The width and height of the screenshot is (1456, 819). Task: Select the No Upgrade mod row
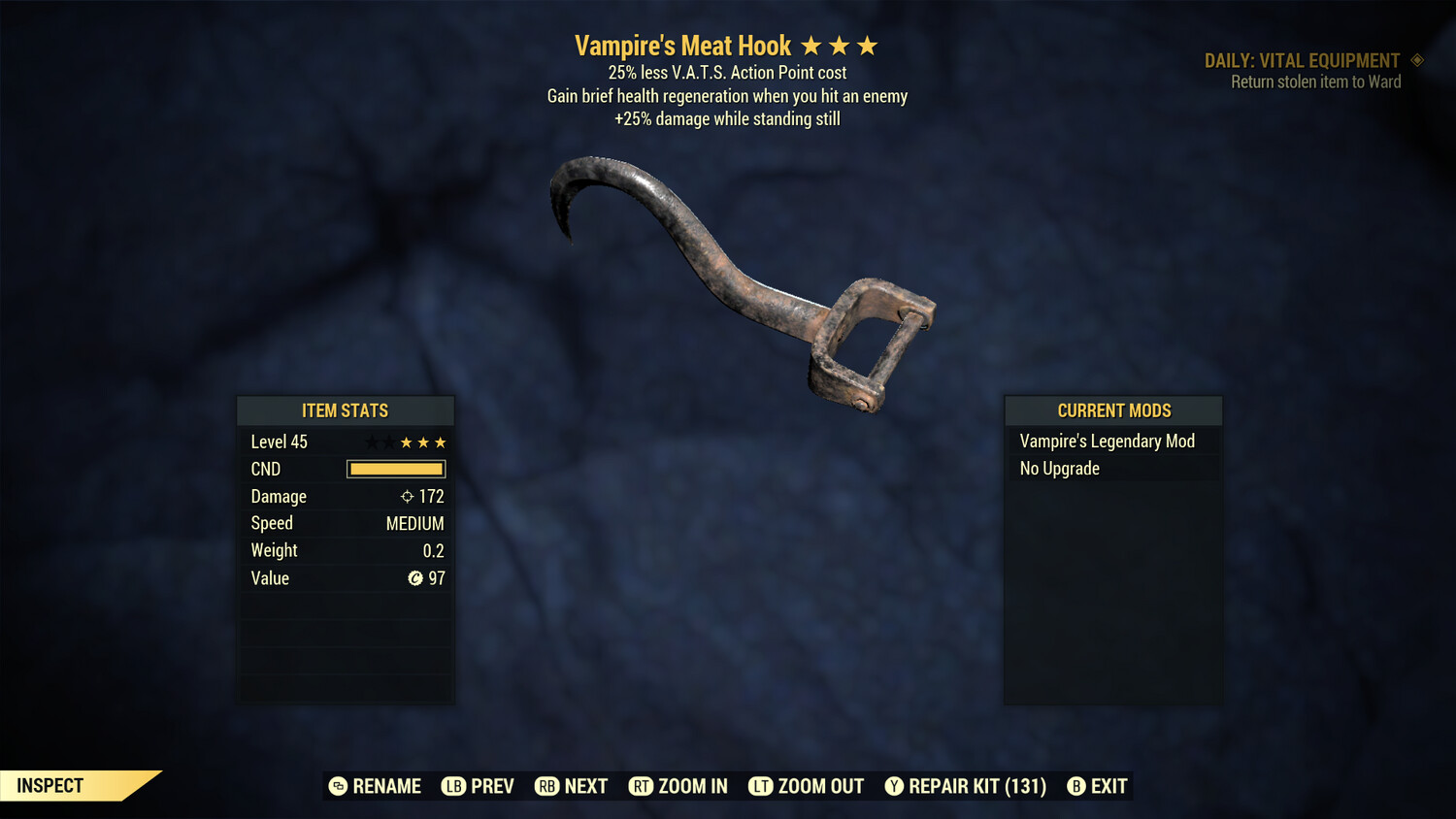pos(1060,469)
